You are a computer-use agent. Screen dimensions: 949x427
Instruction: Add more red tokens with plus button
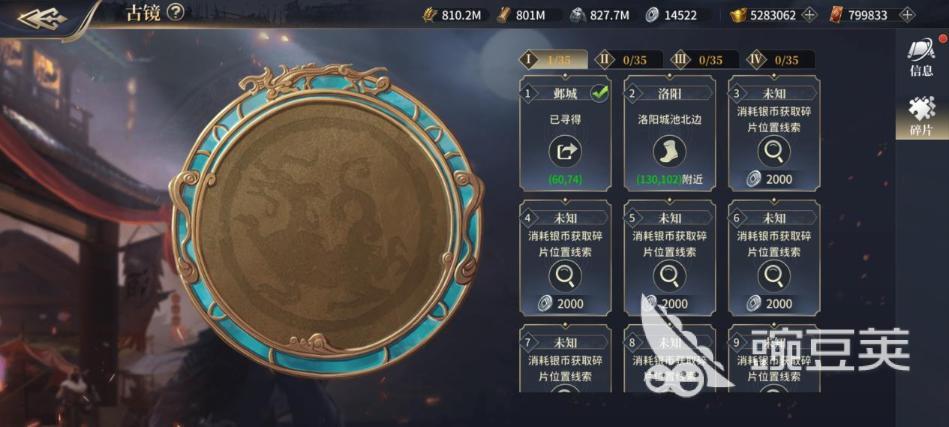click(x=906, y=14)
